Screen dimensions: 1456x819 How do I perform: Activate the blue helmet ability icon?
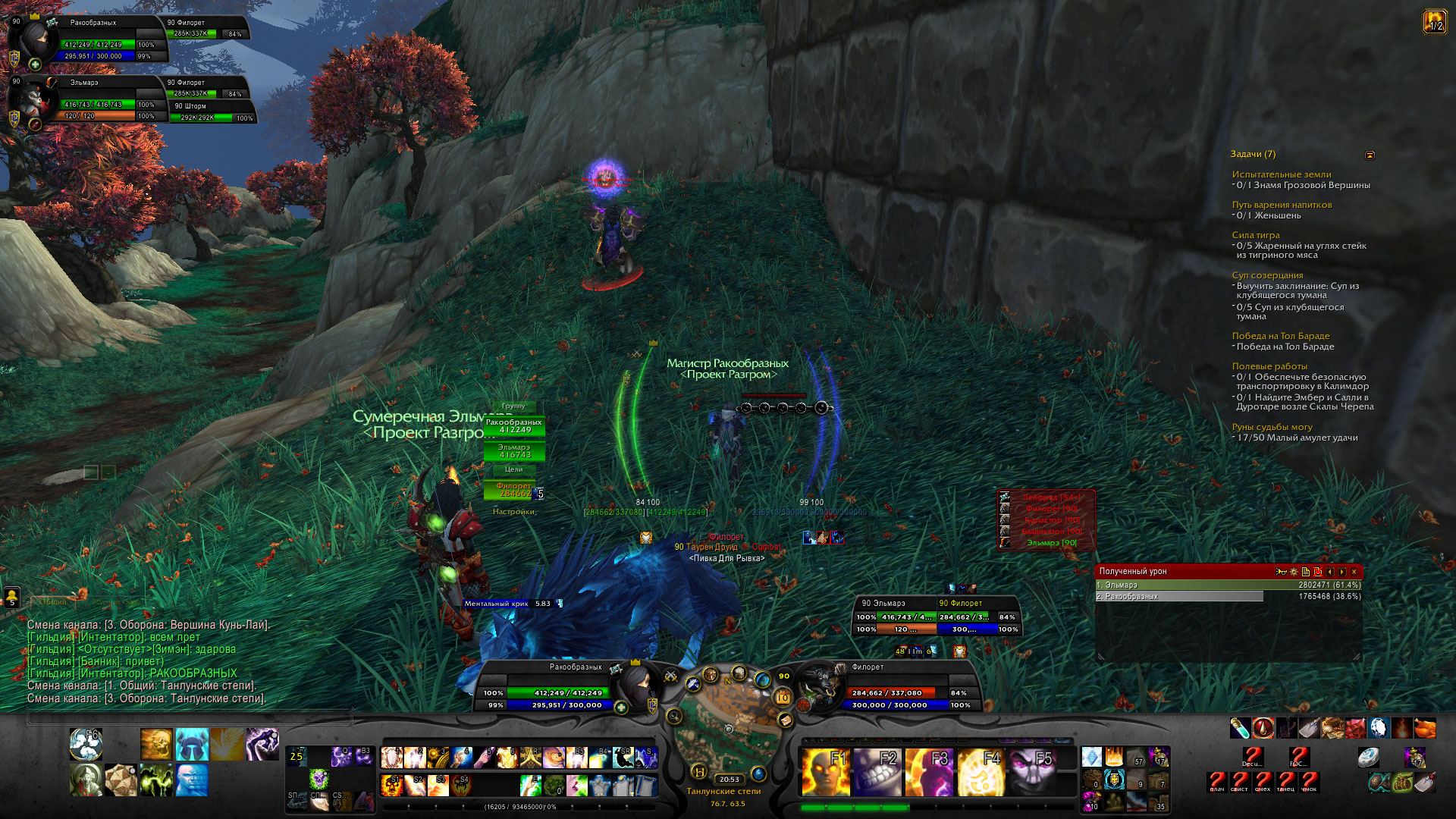(192, 745)
